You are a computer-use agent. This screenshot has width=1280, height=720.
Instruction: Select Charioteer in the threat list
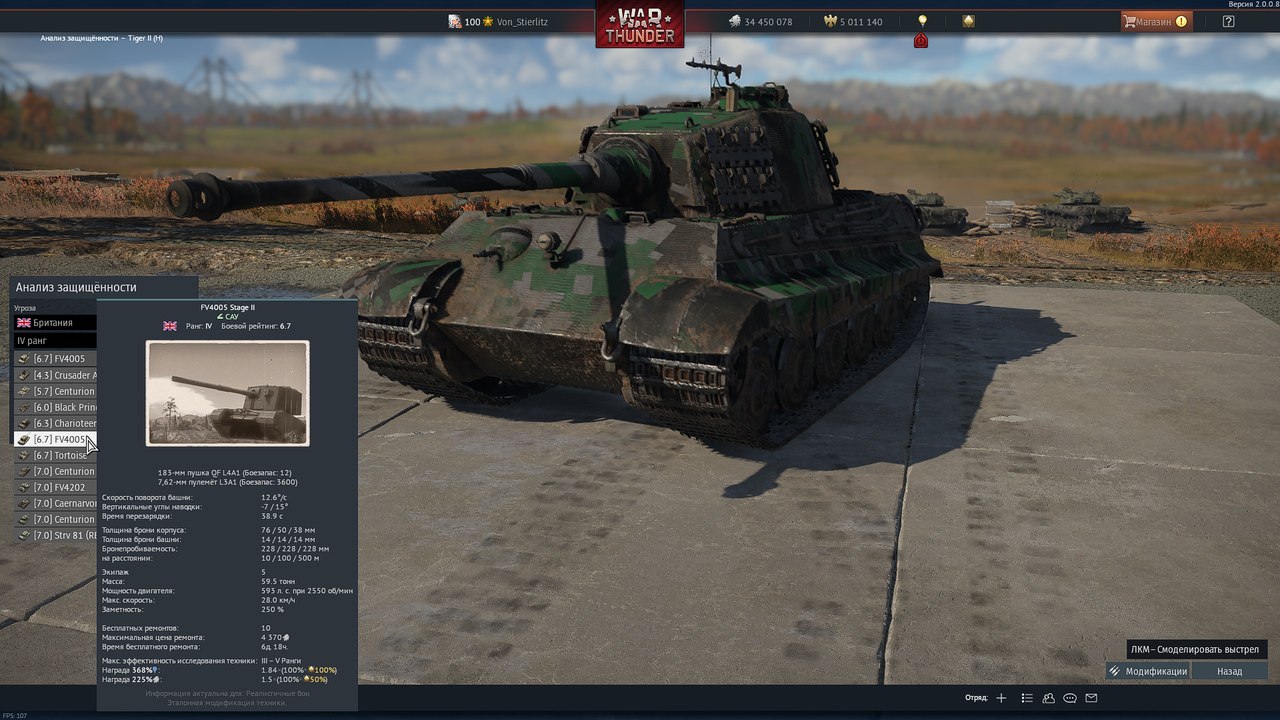[57, 423]
